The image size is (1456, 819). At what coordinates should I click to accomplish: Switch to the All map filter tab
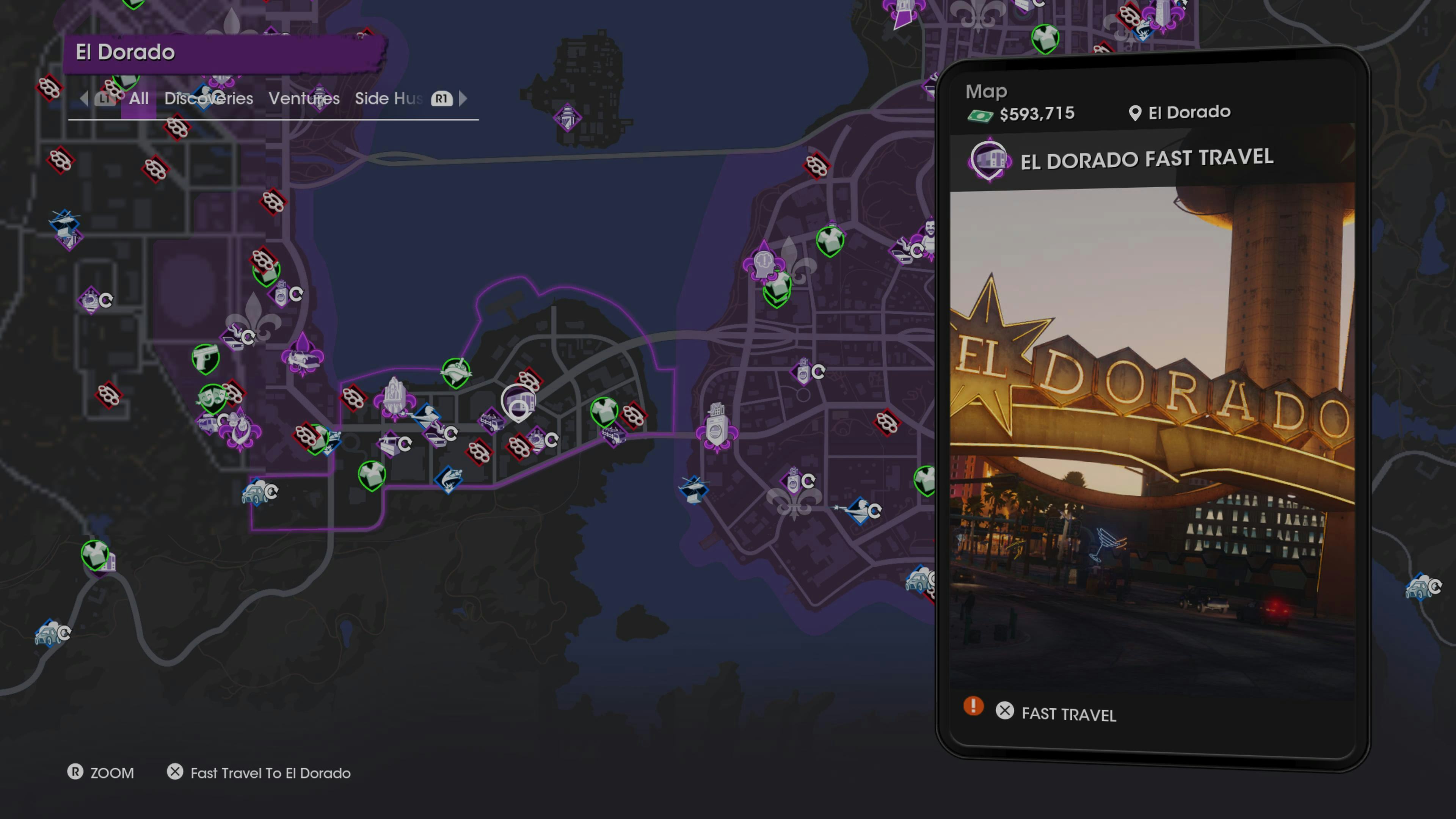pos(138,98)
